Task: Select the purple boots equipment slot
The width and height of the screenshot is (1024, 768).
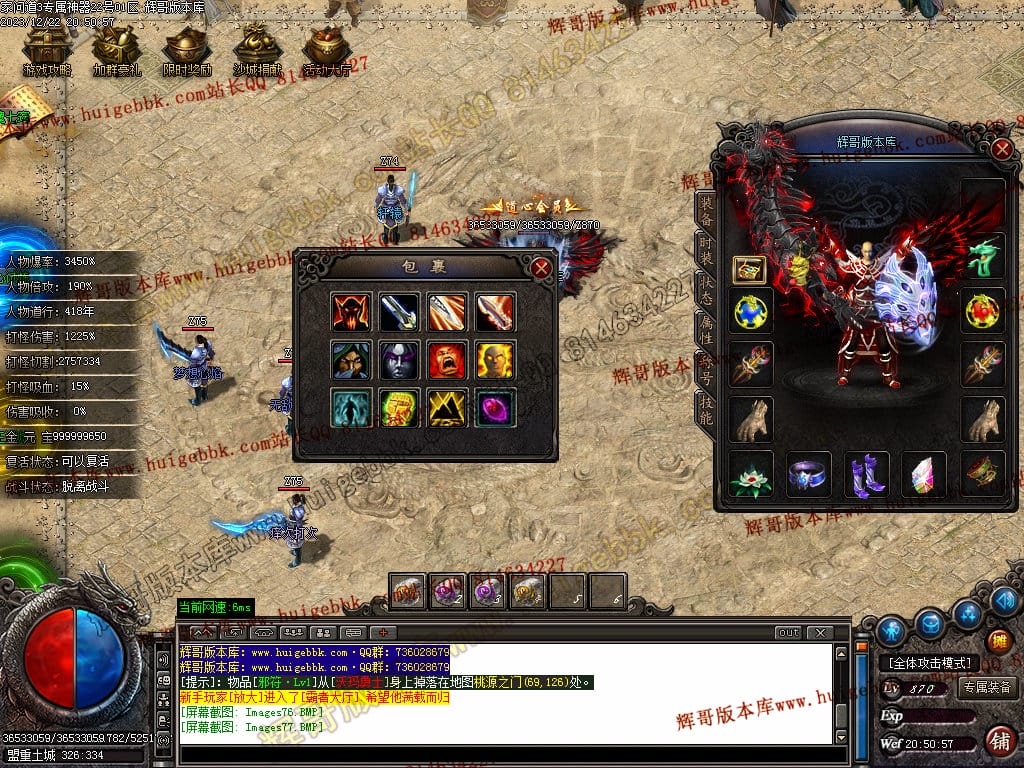Action: tap(866, 475)
